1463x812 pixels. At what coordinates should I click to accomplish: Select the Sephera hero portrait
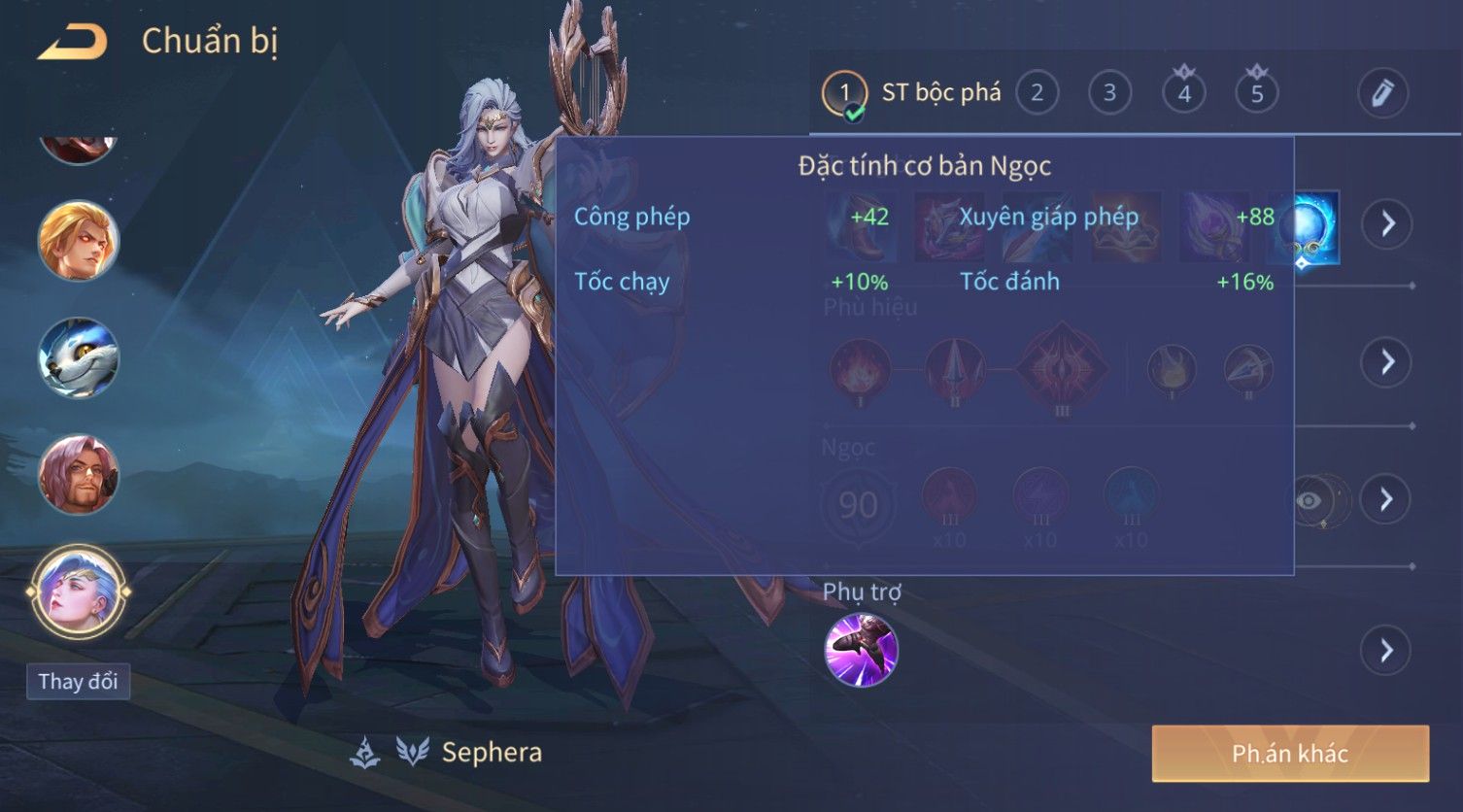(x=78, y=592)
